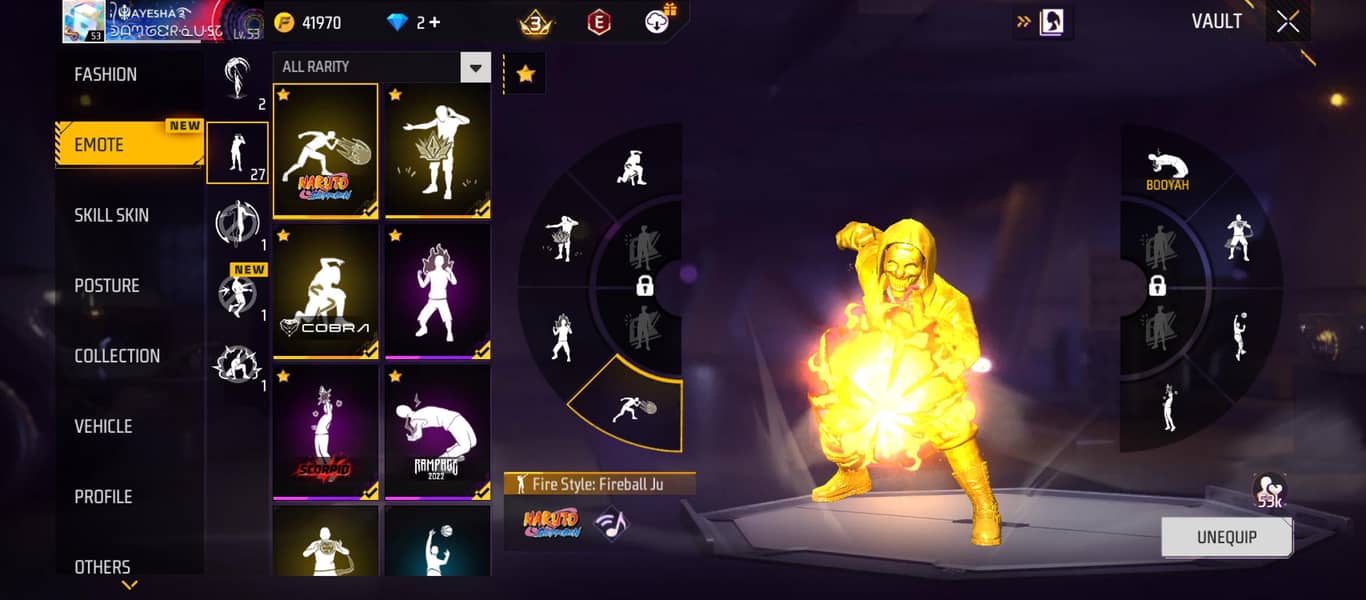Close the Vault screen
Viewport: 1366px width, 600px height.
click(1288, 22)
